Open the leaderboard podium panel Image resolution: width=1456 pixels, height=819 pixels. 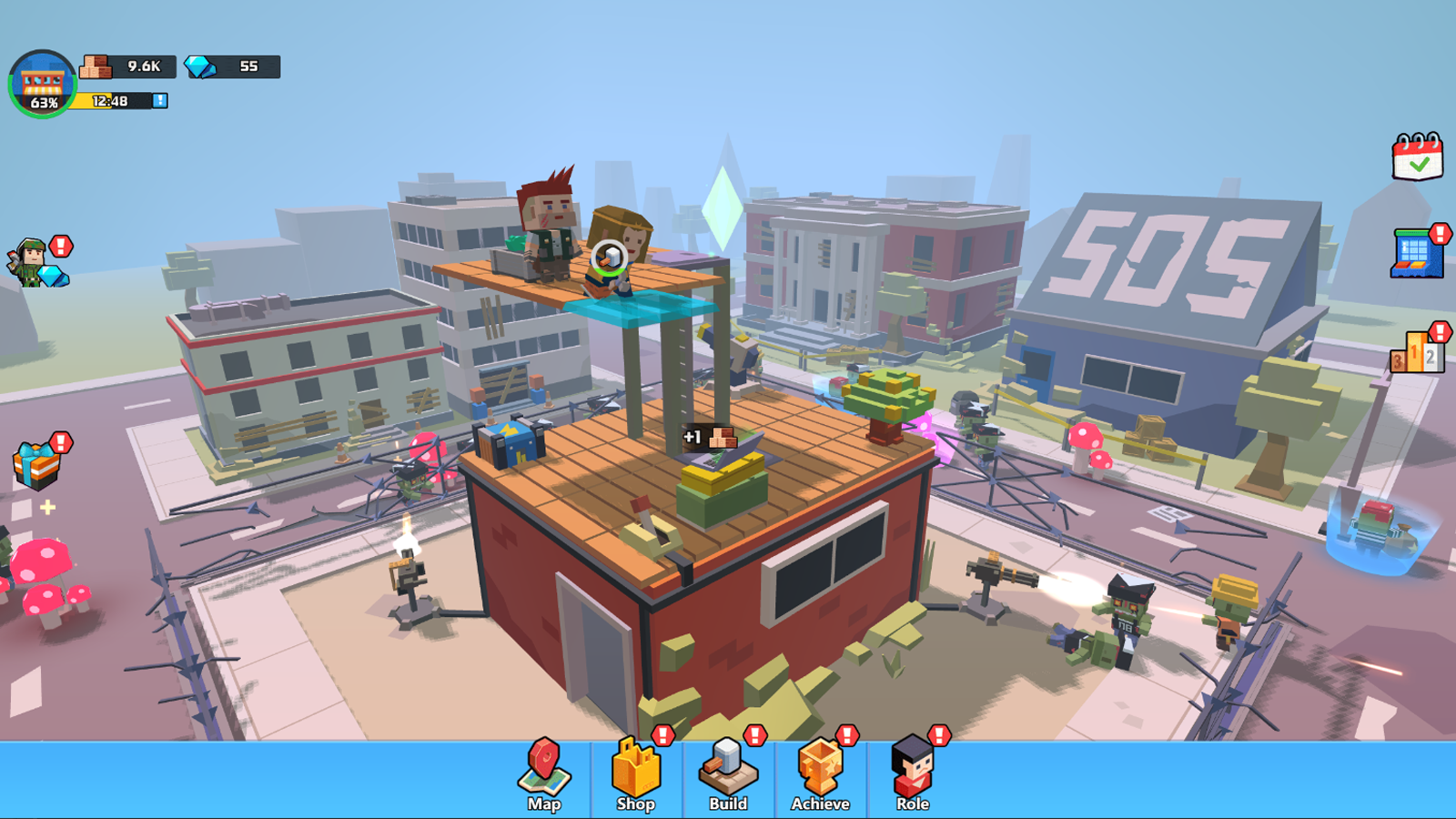pos(1418,355)
